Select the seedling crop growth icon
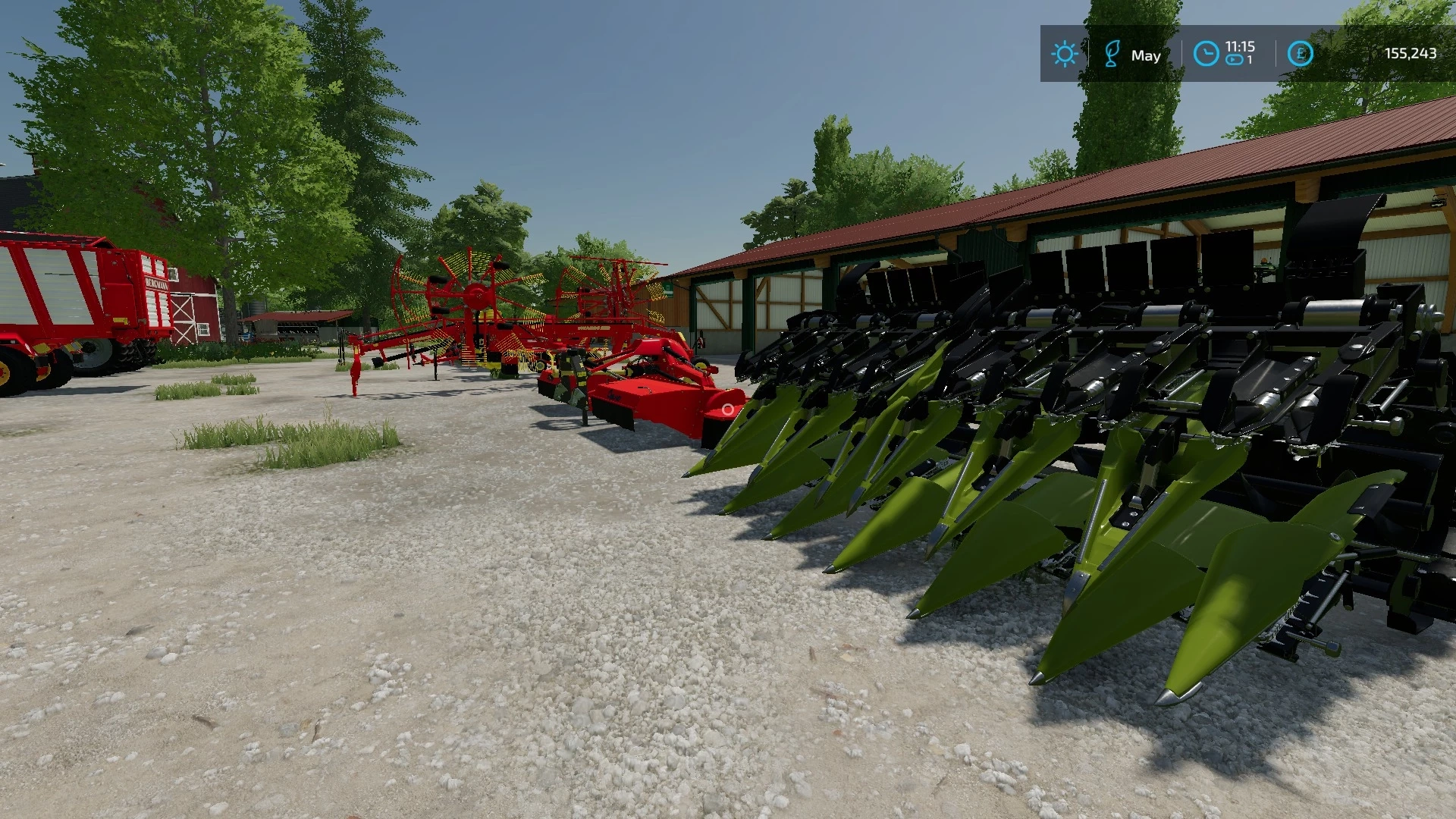This screenshot has height=819, width=1456. pos(1112,53)
